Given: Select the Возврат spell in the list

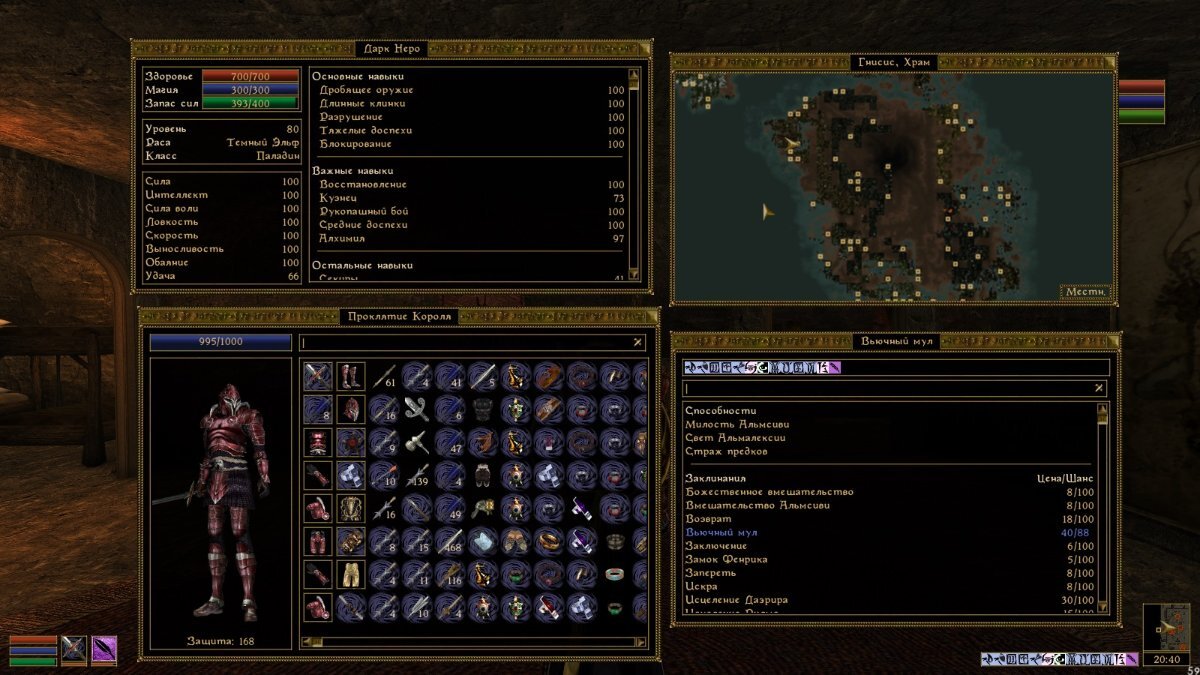Looking at the screenshot, I should click(708, 519).
